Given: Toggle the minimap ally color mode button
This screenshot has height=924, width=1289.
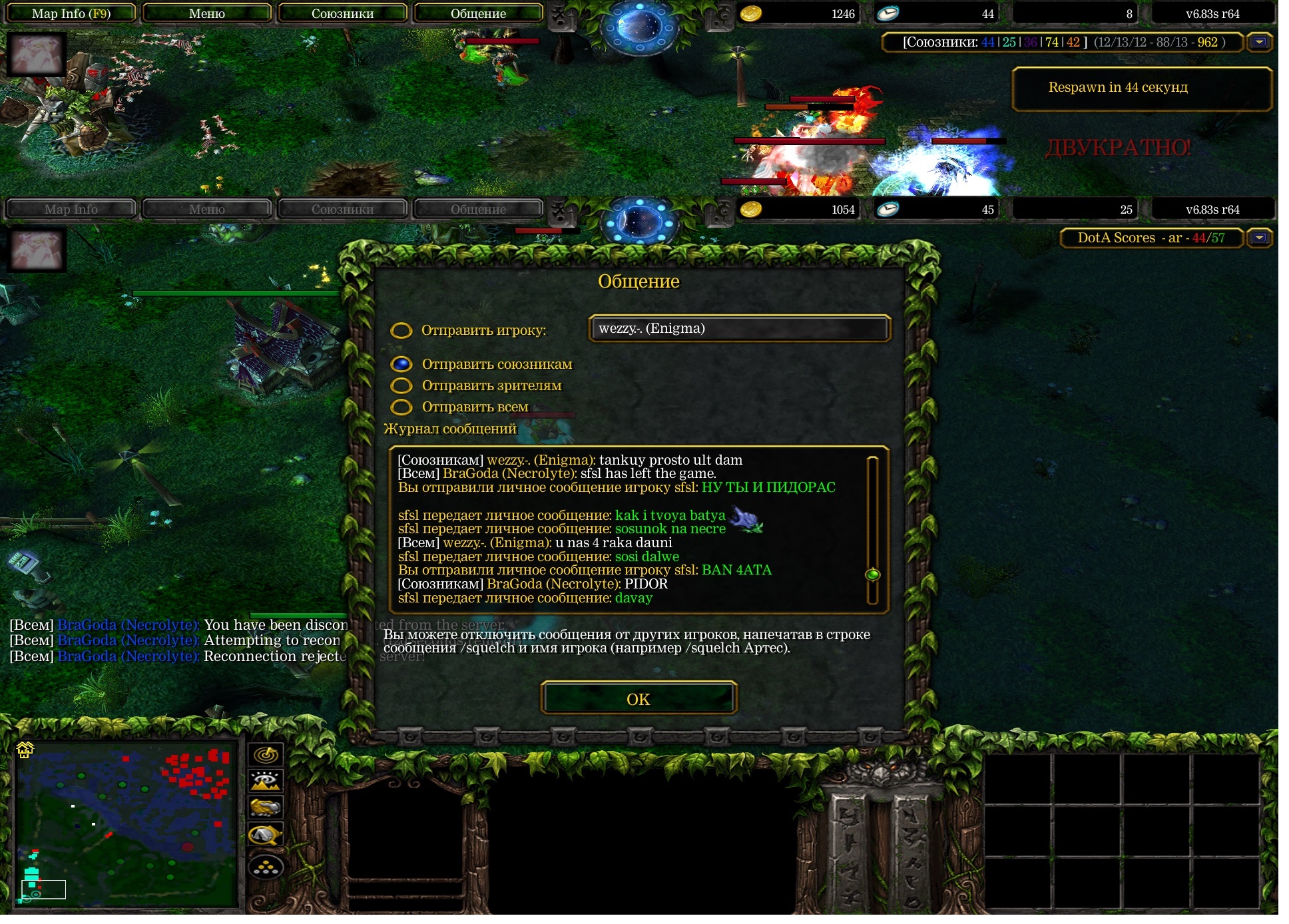Looking at the screenshot, I should pyautogui.click(x=266, y=808).
